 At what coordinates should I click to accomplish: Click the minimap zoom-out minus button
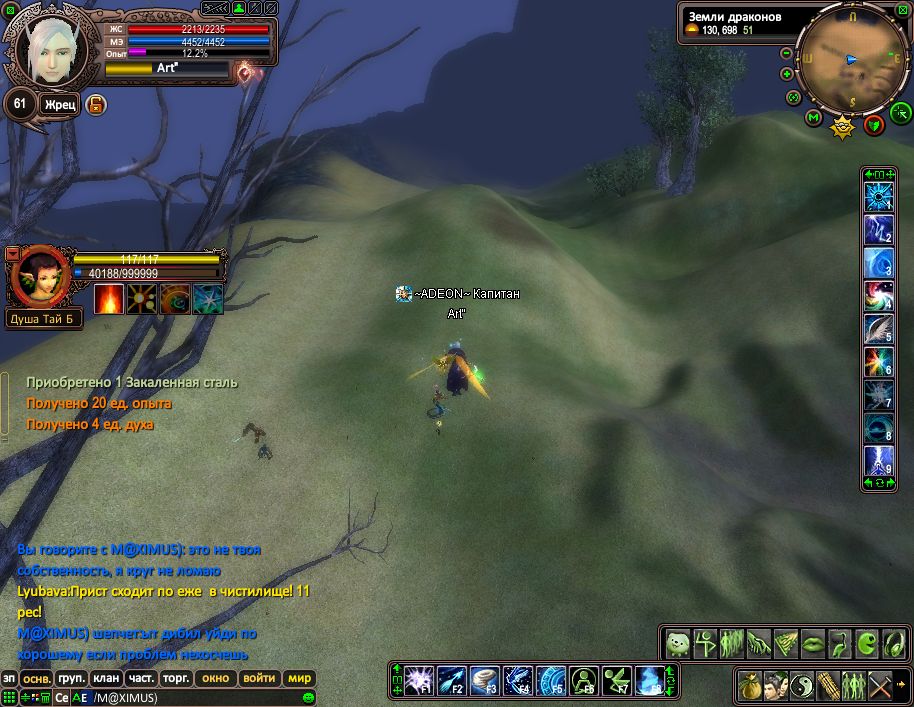(x=786, y=54)
